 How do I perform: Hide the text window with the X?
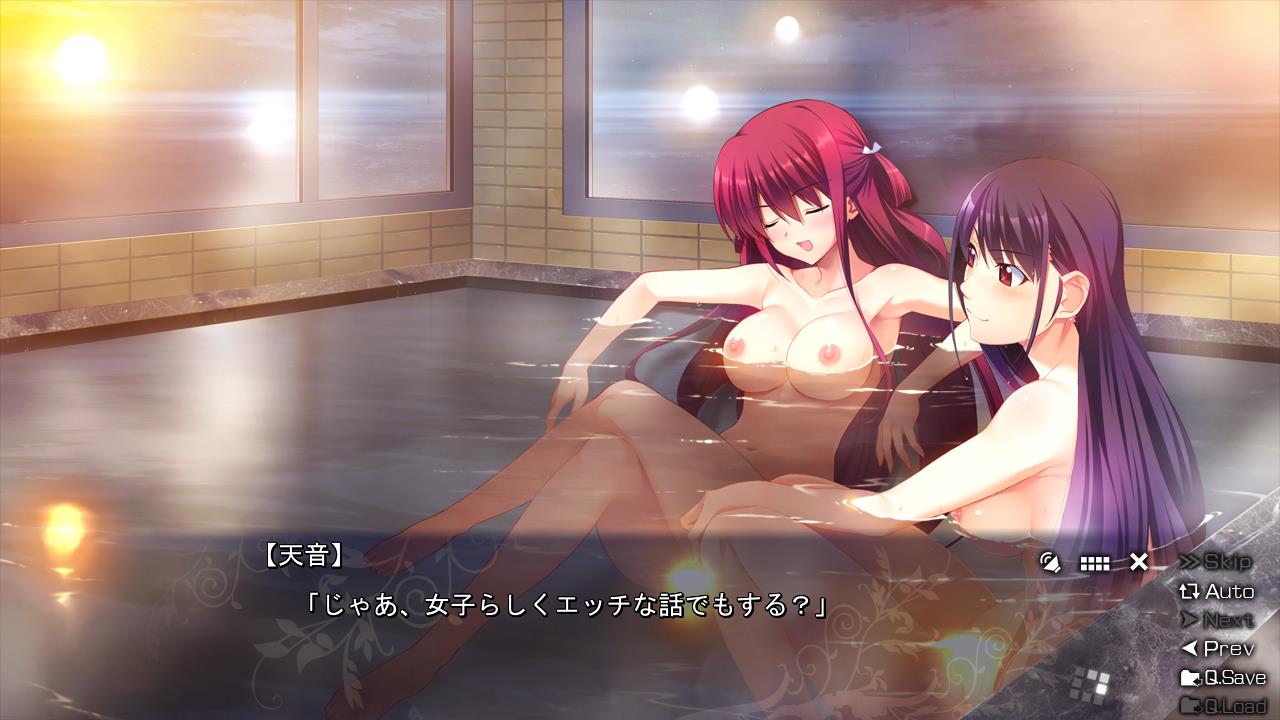click(x=1138, y=562)
